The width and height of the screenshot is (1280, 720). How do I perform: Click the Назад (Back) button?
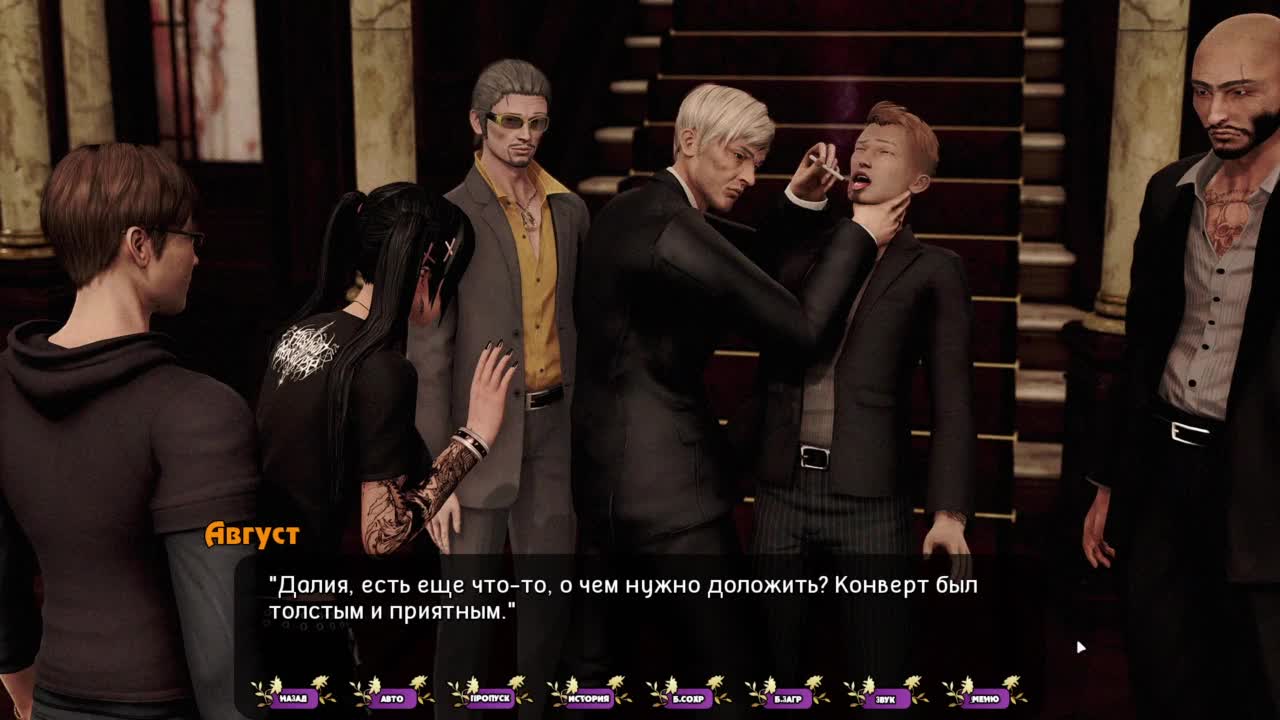click(x=293, y=698)
